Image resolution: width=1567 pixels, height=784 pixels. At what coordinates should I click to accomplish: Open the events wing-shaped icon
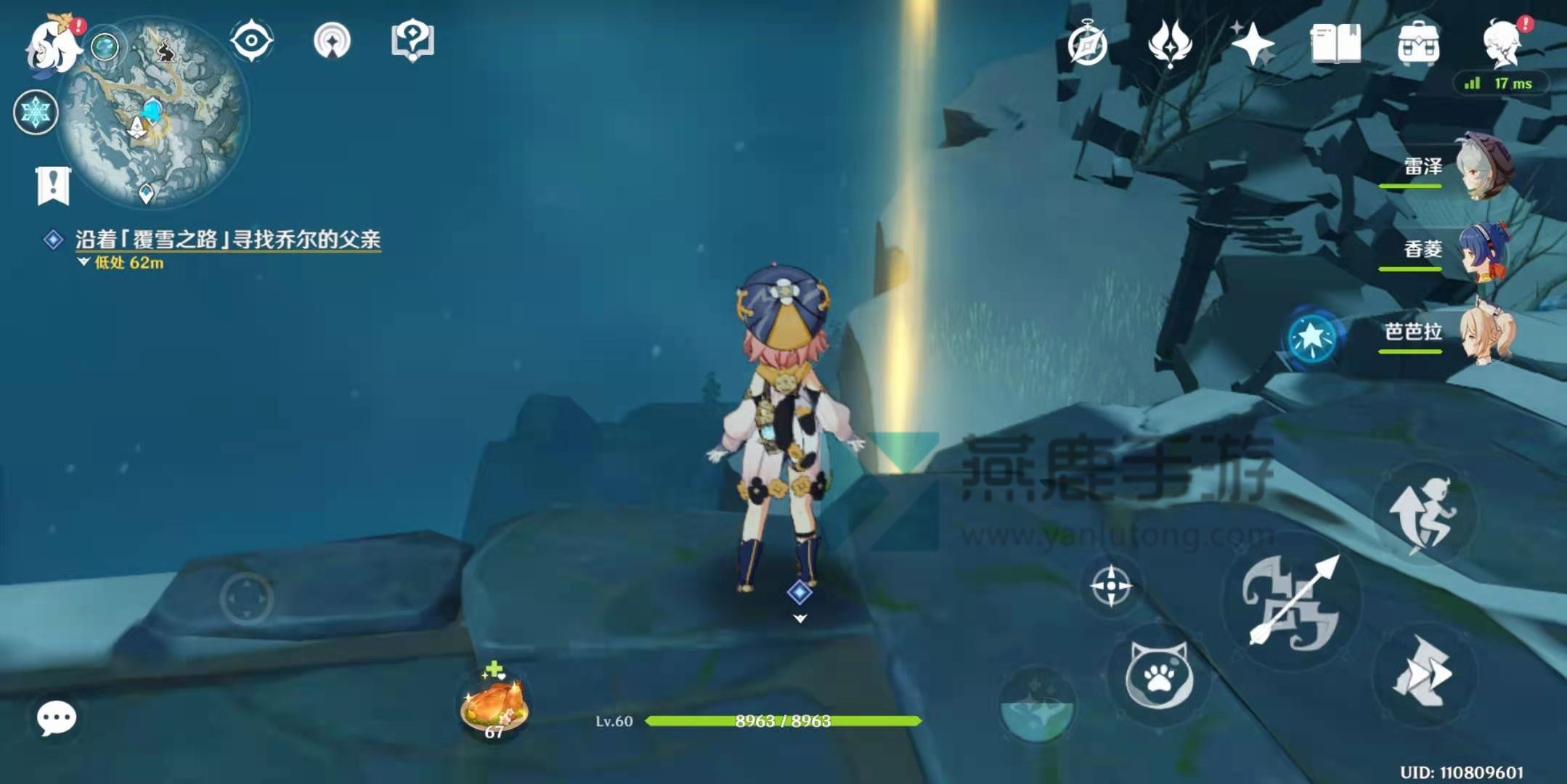1170,44
